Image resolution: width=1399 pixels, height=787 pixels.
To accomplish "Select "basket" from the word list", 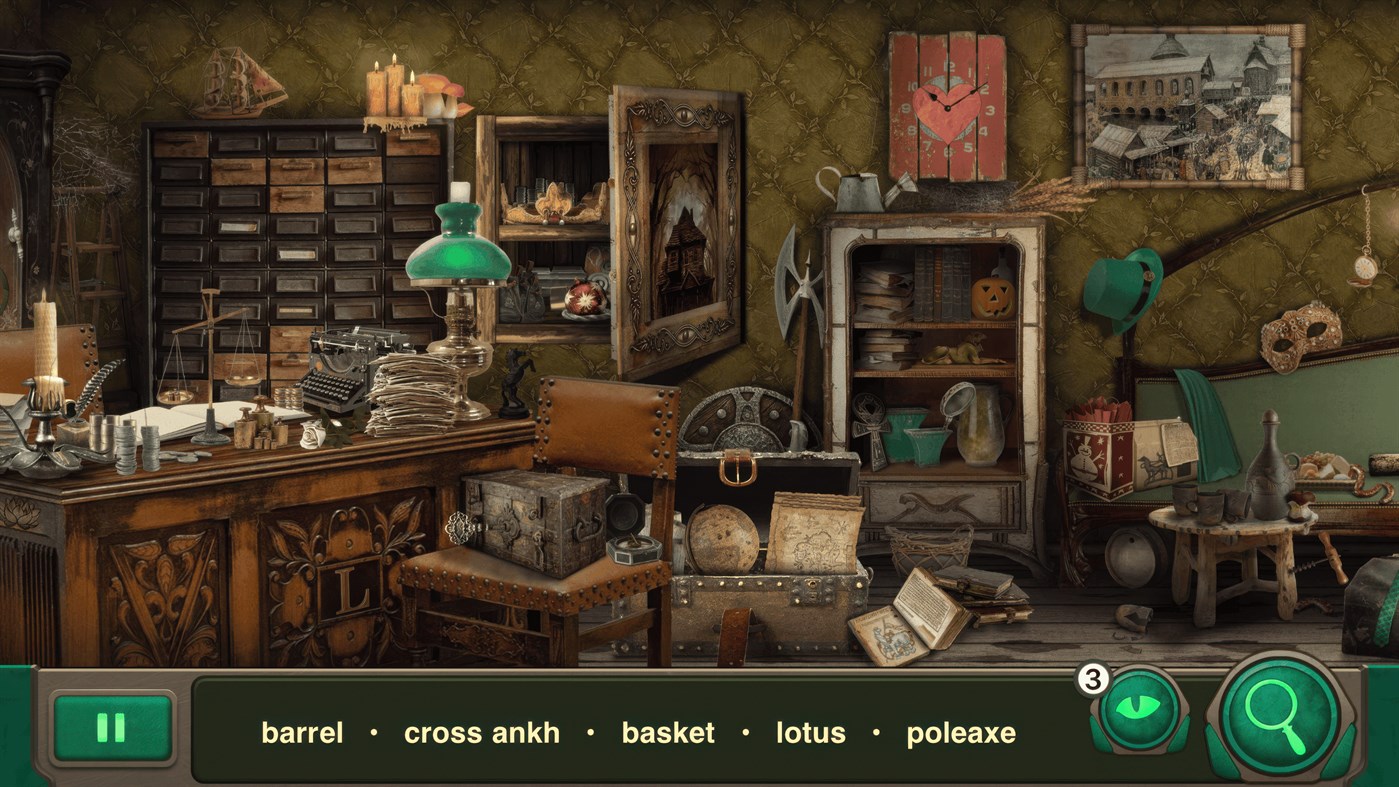I will pos(667,733).
